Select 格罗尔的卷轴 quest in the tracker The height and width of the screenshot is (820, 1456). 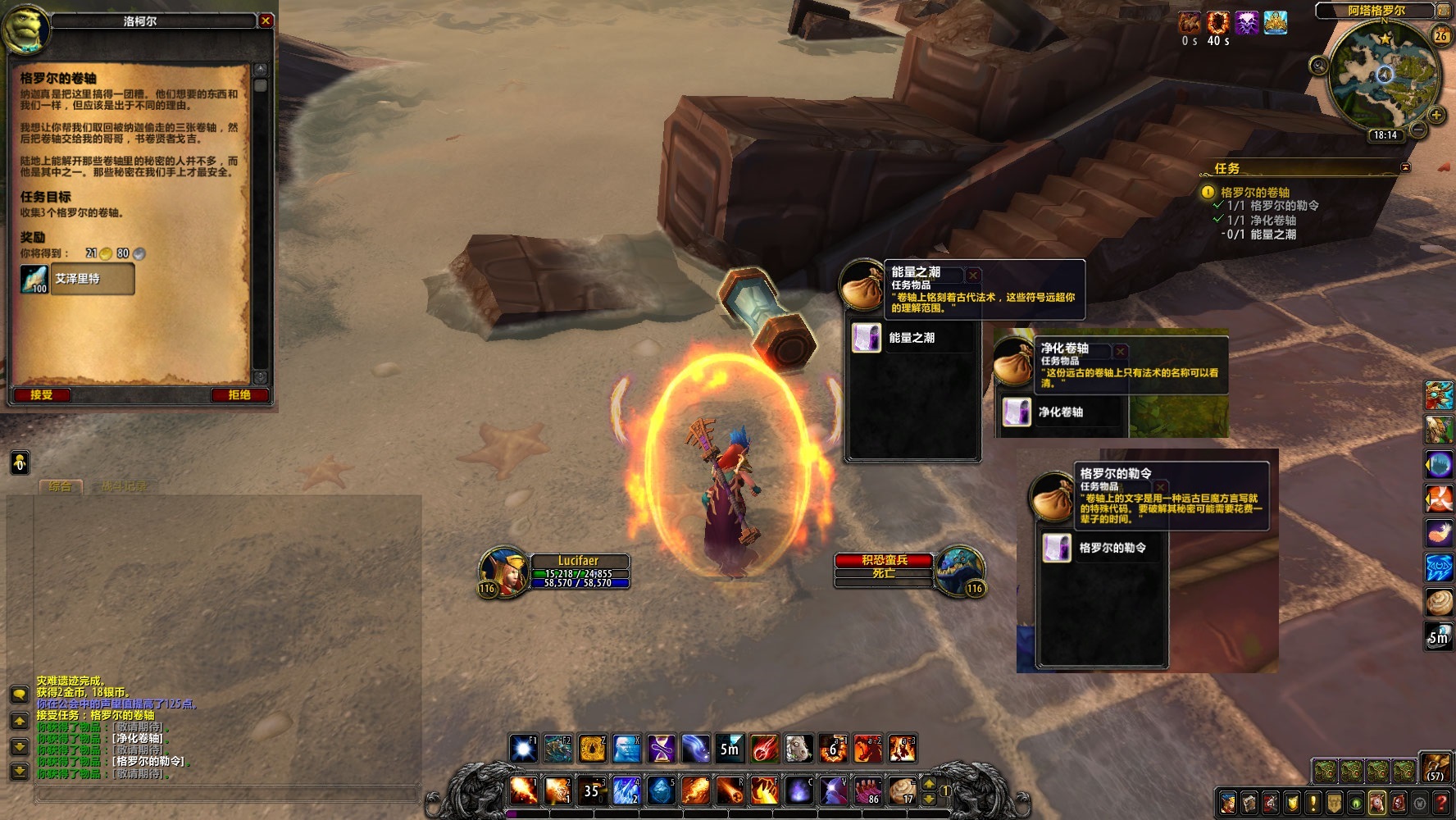(x=1254, y=192)
